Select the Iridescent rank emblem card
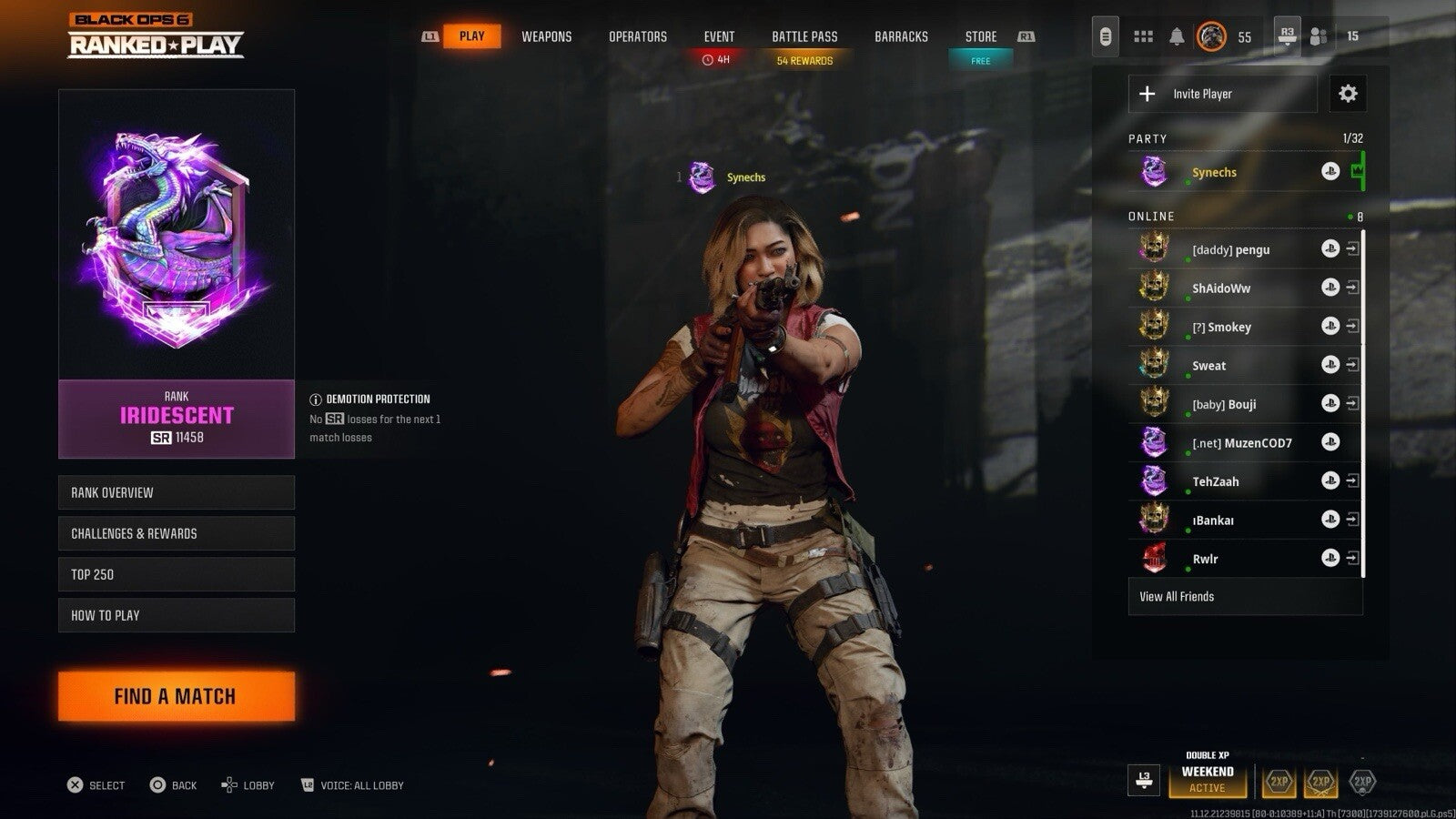This screenshot has height=819, width=1456. (x=177, y=234)
